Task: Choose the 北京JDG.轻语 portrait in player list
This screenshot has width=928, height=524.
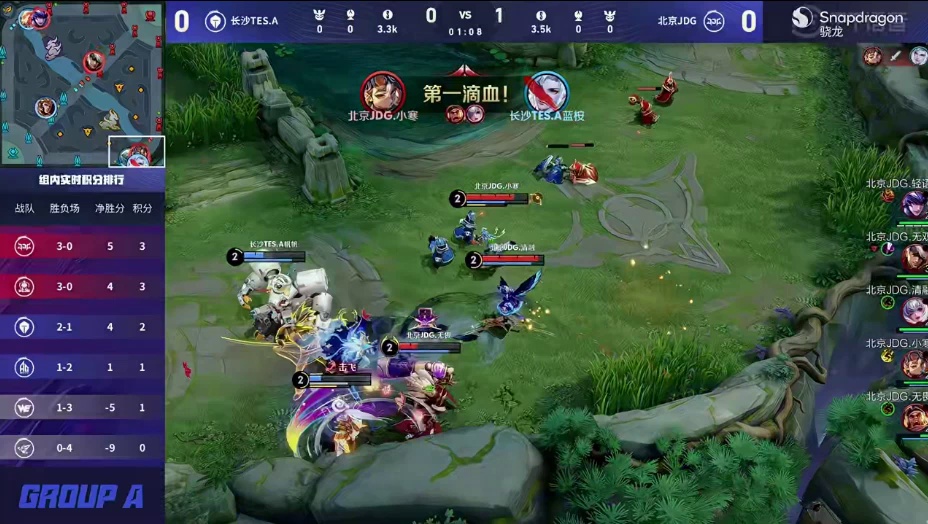Action: [914, 204]
